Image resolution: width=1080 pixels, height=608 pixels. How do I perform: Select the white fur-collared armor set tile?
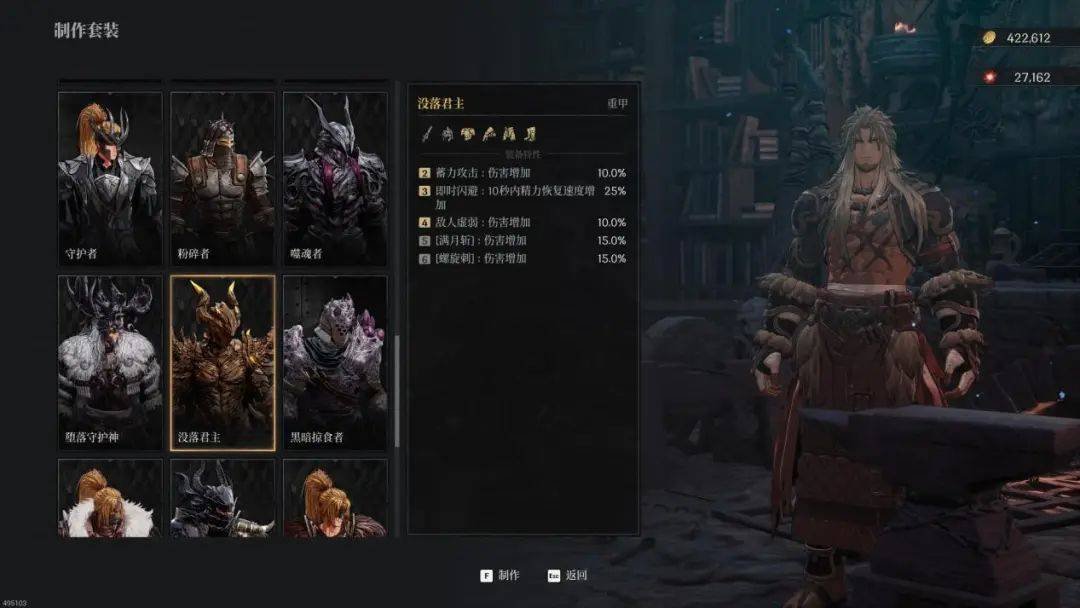click(x=110, y=498)
